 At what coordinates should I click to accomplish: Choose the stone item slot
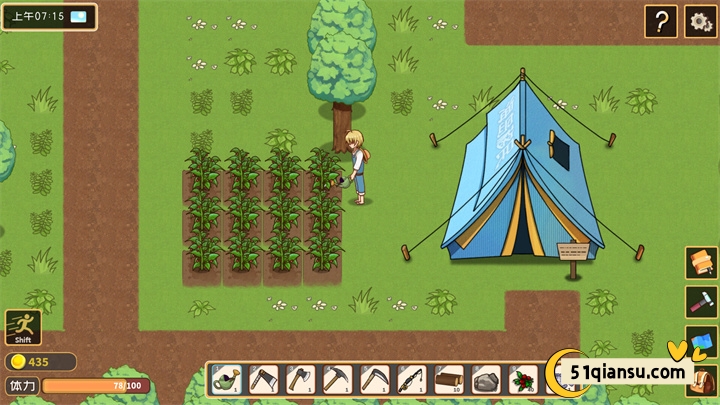[486, 379]
